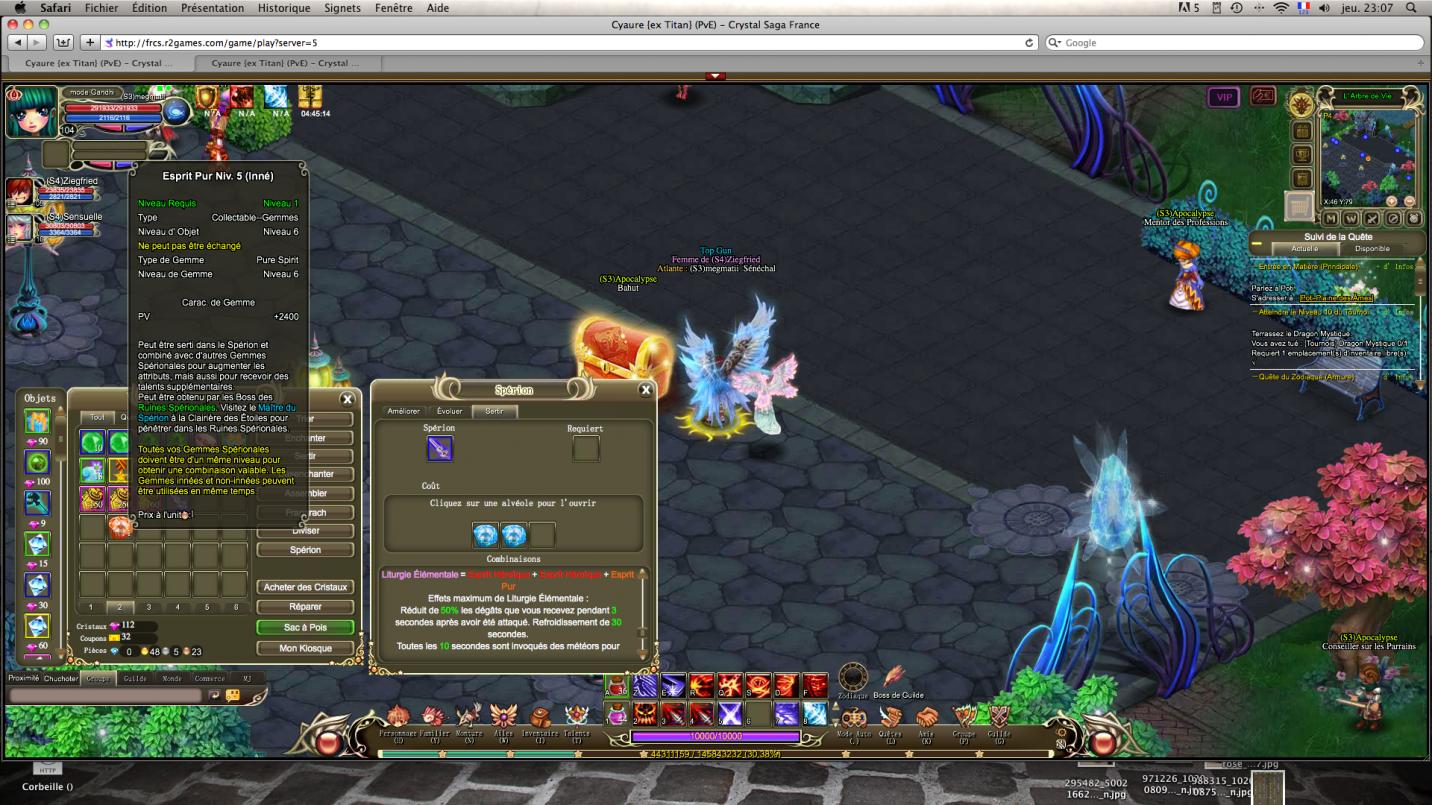Image resolution: width=1432 pixels, height=805 pixels.
Task: Open the Talents menu icon
Action: click(x=576, y=719)
